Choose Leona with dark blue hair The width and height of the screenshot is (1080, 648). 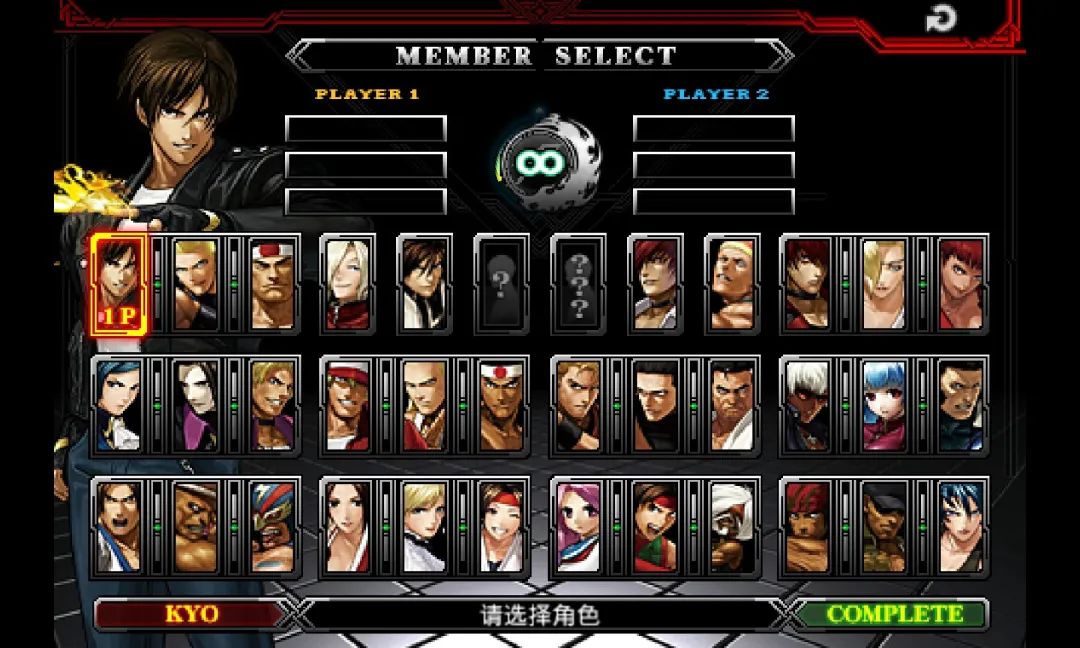coord(961,527)
